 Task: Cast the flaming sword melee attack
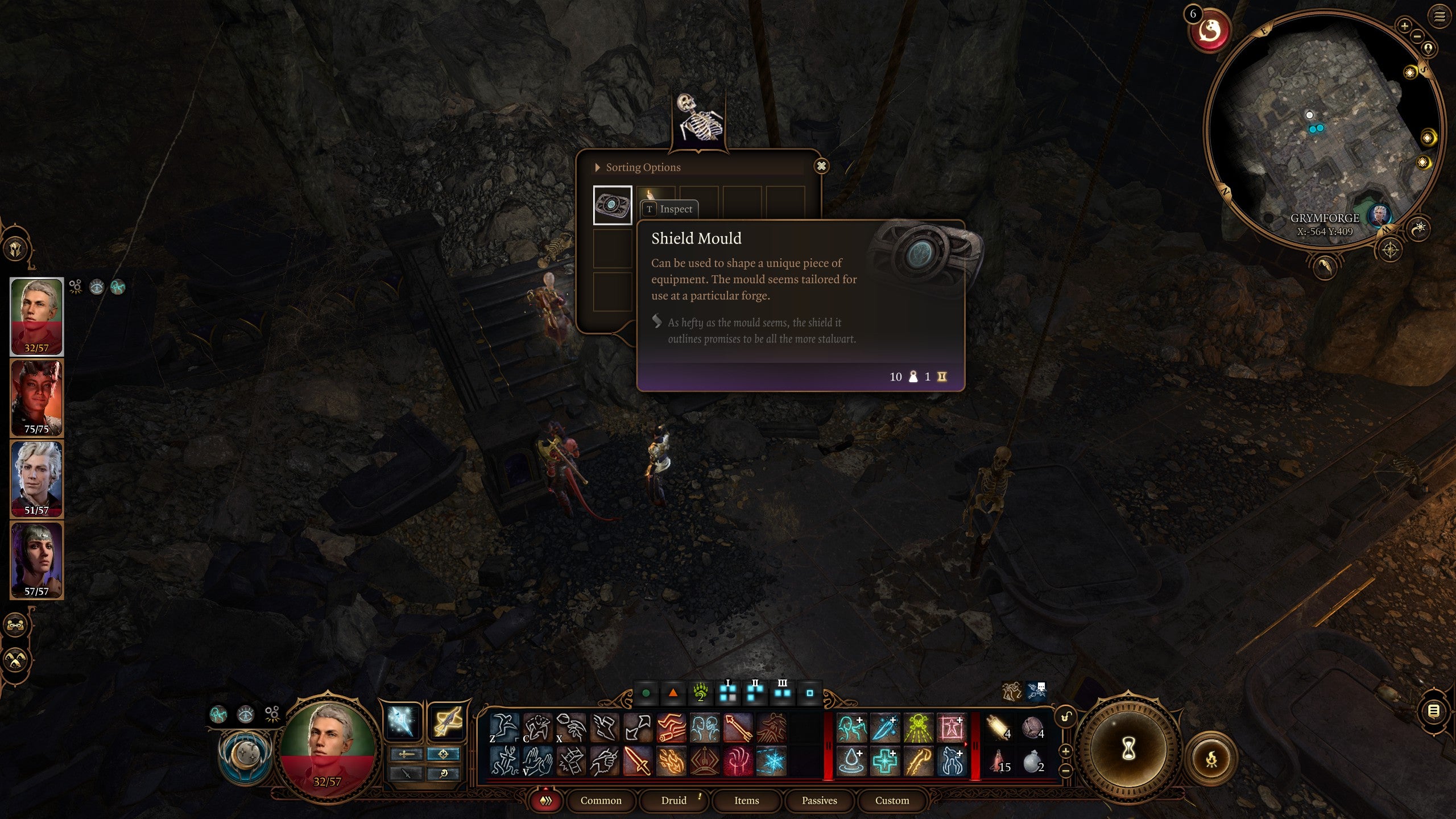coord(636,762)
